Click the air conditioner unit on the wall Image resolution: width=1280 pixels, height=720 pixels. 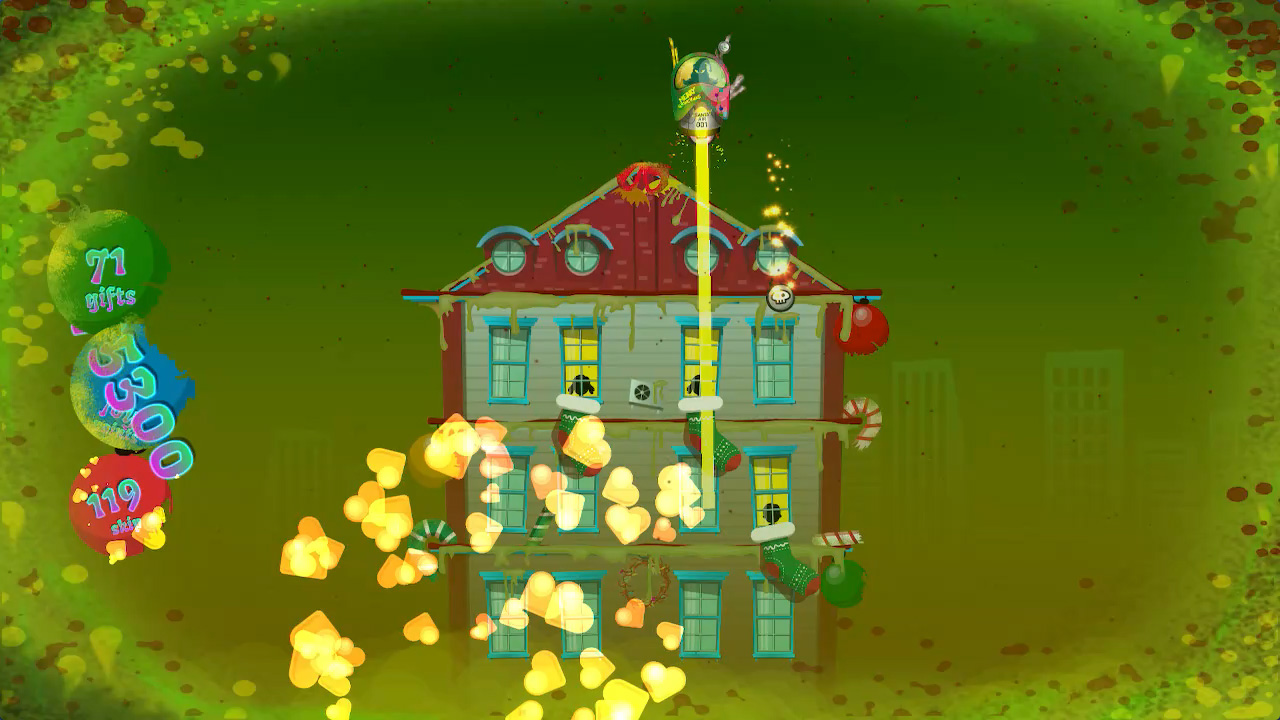[x=643, y=390]
